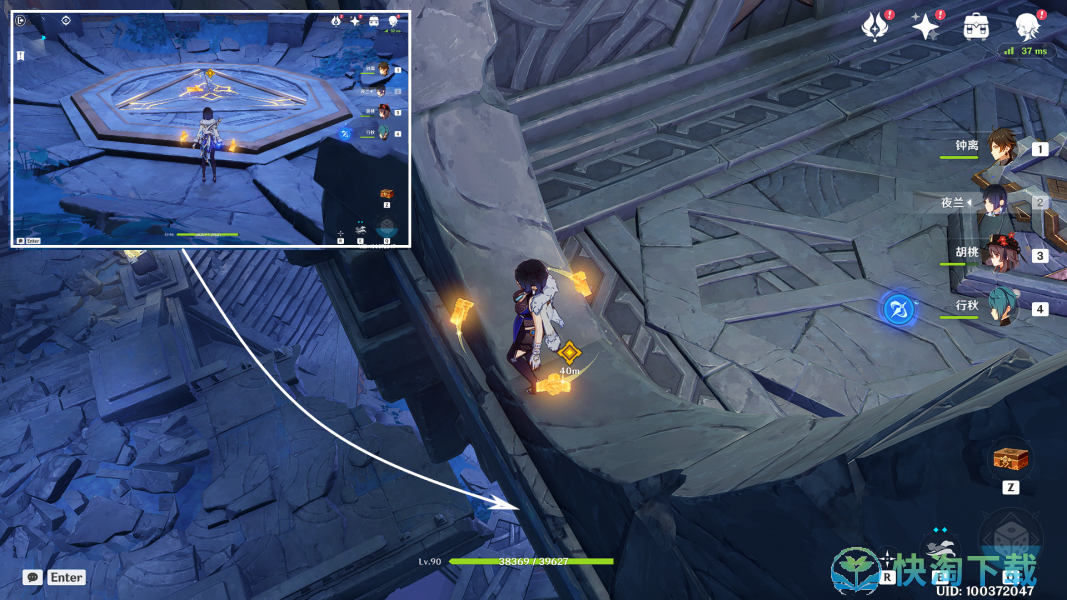Viewport: 1067px width, 600px height.
Task: Open the backpack inventory icon
Action: pyautogui.click(x=976, y=27)
